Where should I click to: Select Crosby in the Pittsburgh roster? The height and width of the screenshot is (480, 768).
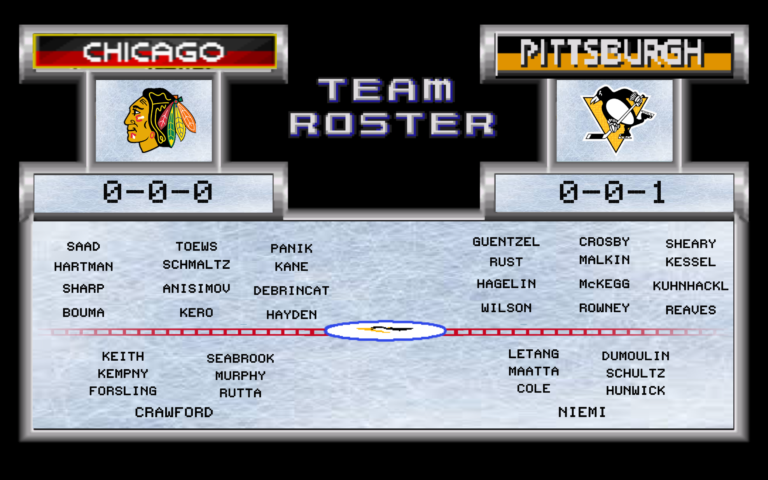pyautogui.click(x=604, y=242)
